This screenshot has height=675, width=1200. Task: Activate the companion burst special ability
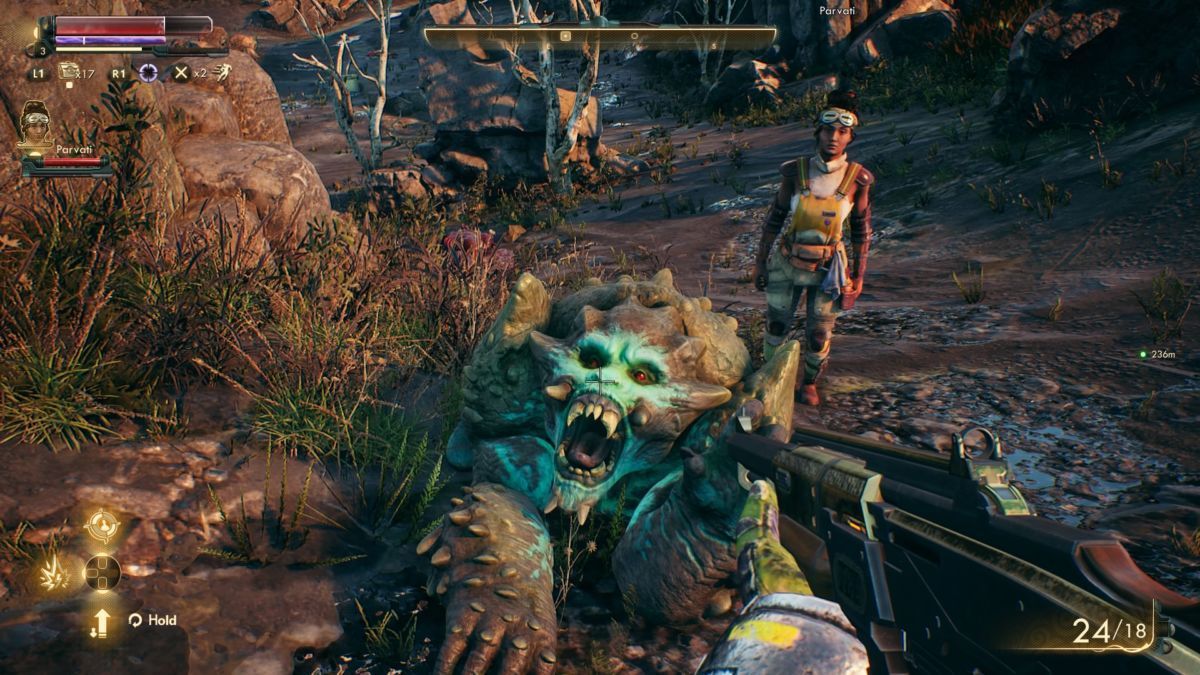(52, 575)
